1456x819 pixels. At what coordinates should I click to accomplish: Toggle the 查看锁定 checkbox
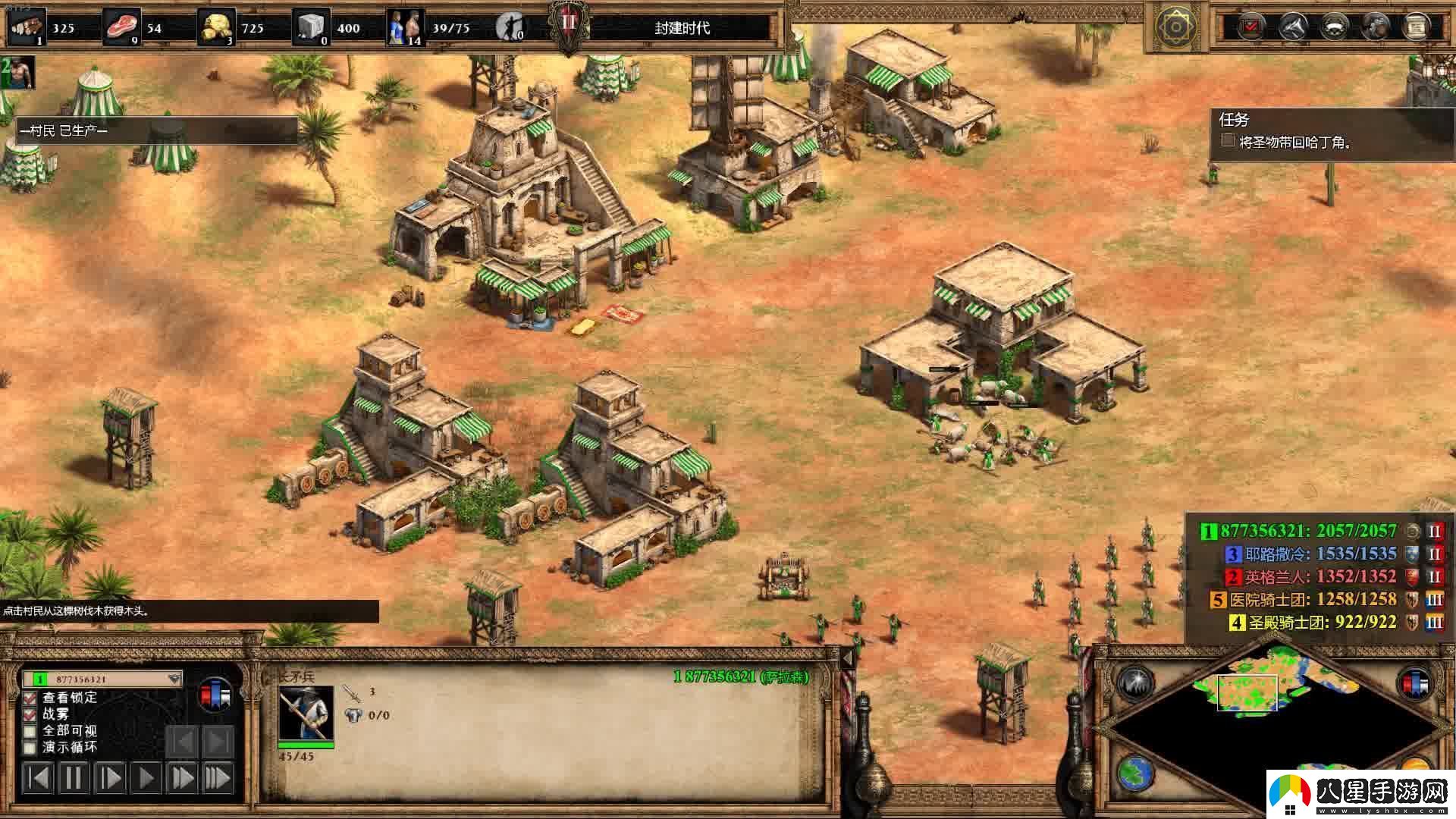pos(30,698)
